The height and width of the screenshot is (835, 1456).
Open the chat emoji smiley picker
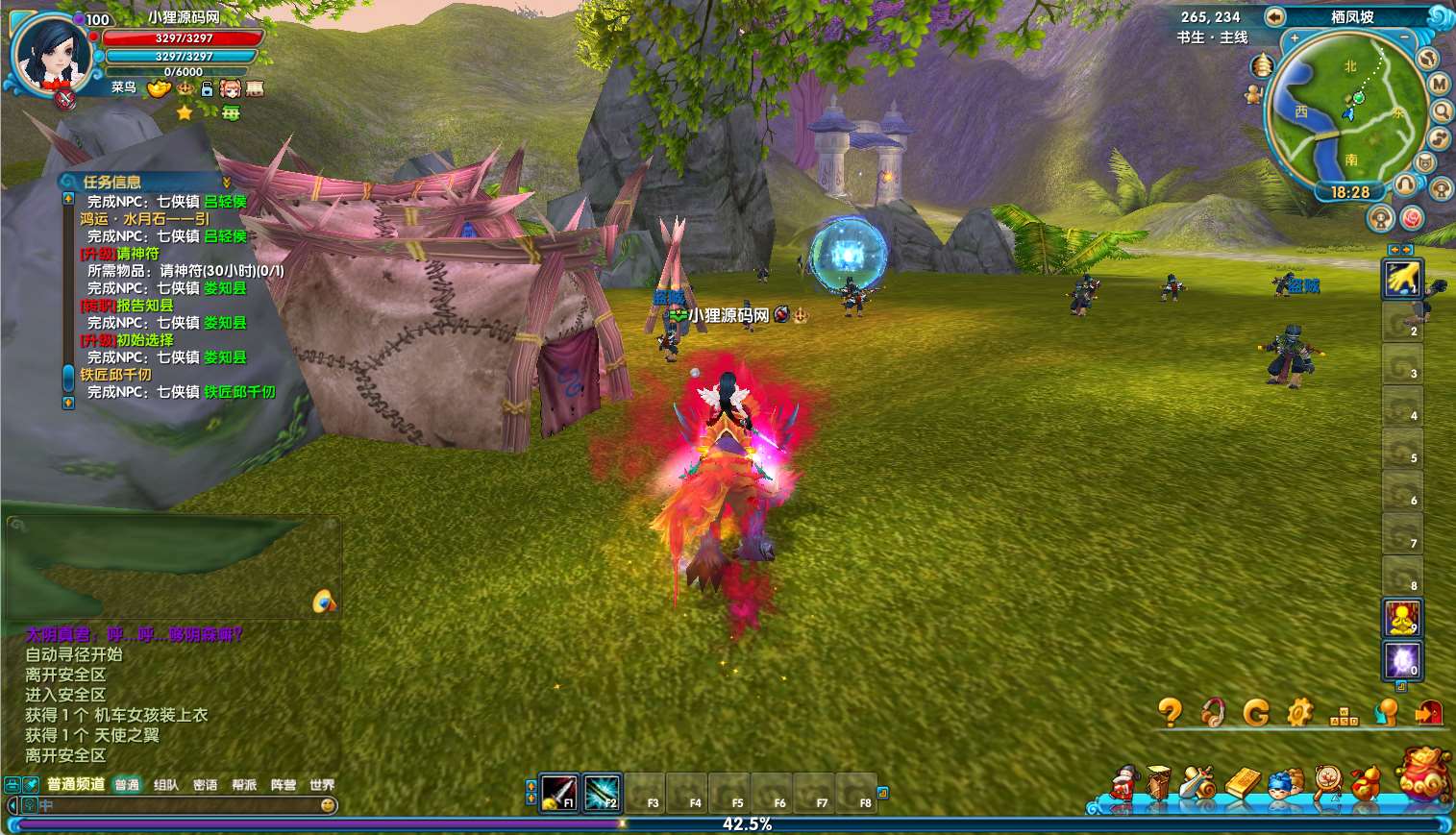coord(329,805)
